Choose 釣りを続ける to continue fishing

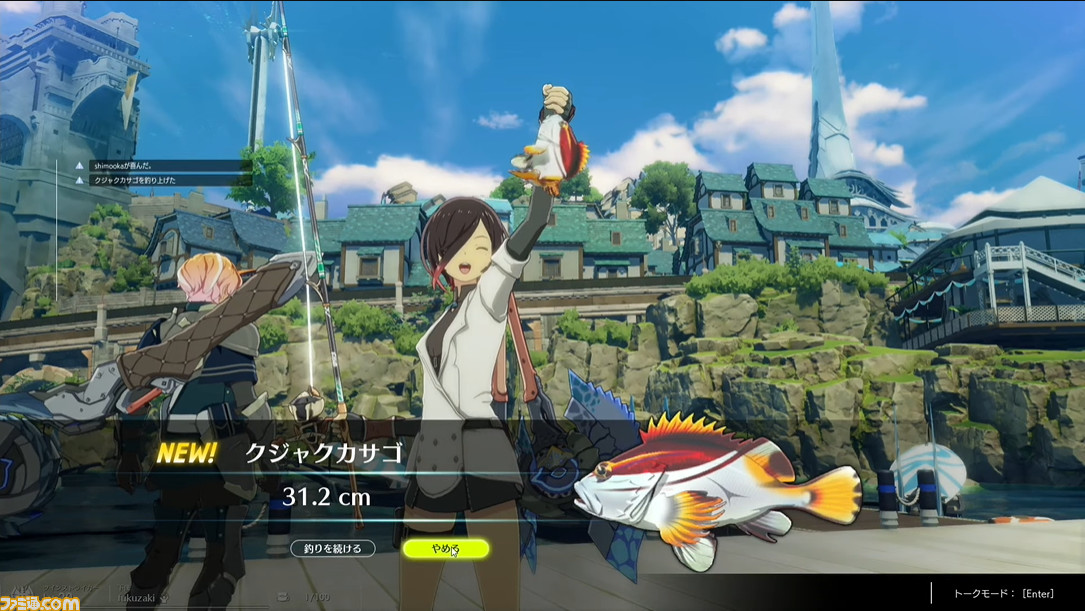click(333, 548)
